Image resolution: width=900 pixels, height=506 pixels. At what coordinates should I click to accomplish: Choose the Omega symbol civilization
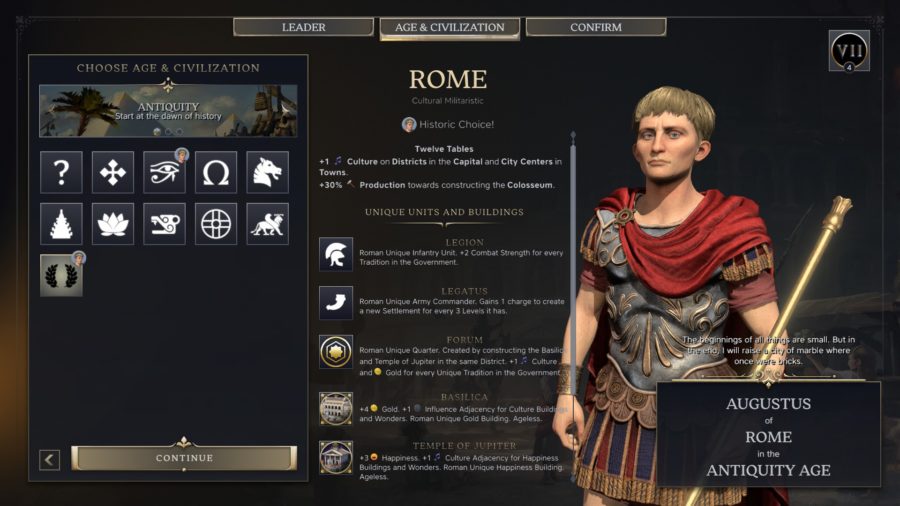pyautogui.click(x=216, y=172)
